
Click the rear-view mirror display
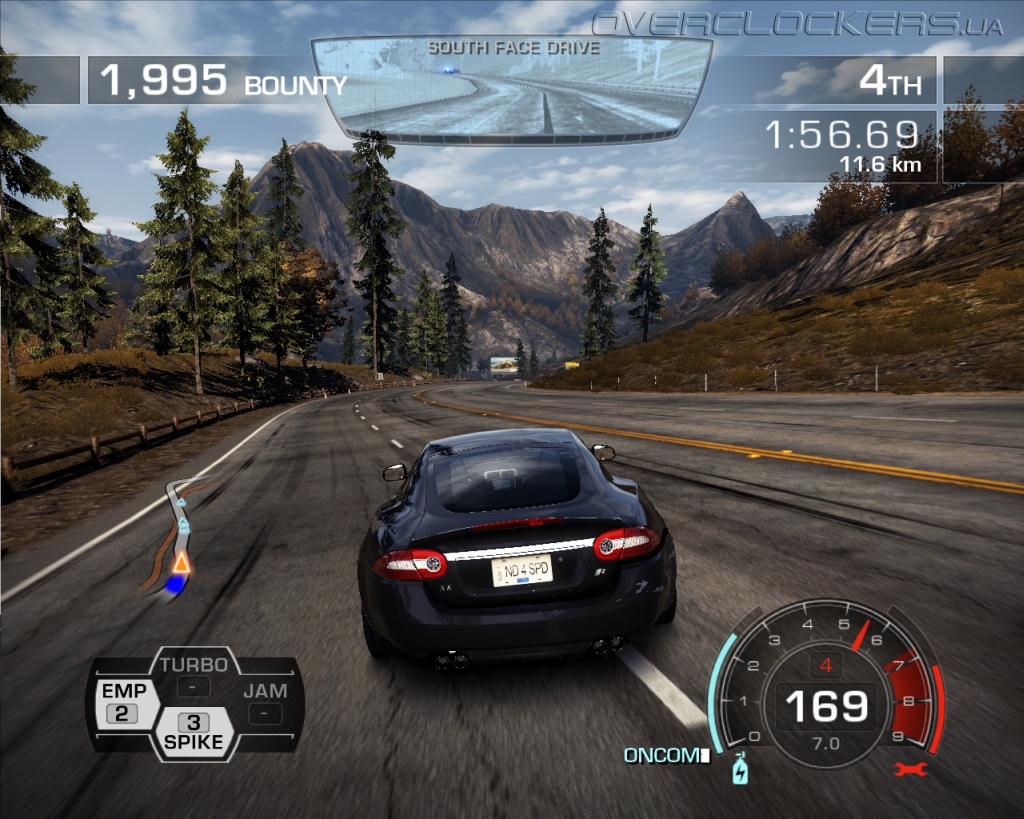coord(511,88)
